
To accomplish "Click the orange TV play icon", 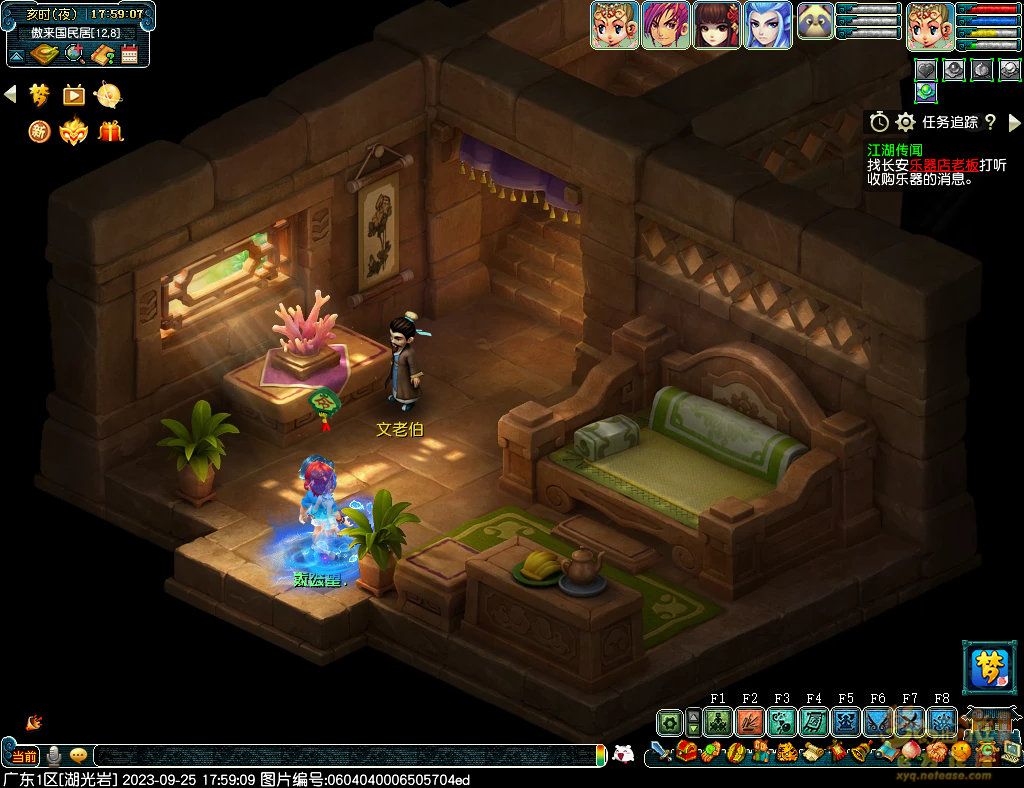I will tap(74, 95).
